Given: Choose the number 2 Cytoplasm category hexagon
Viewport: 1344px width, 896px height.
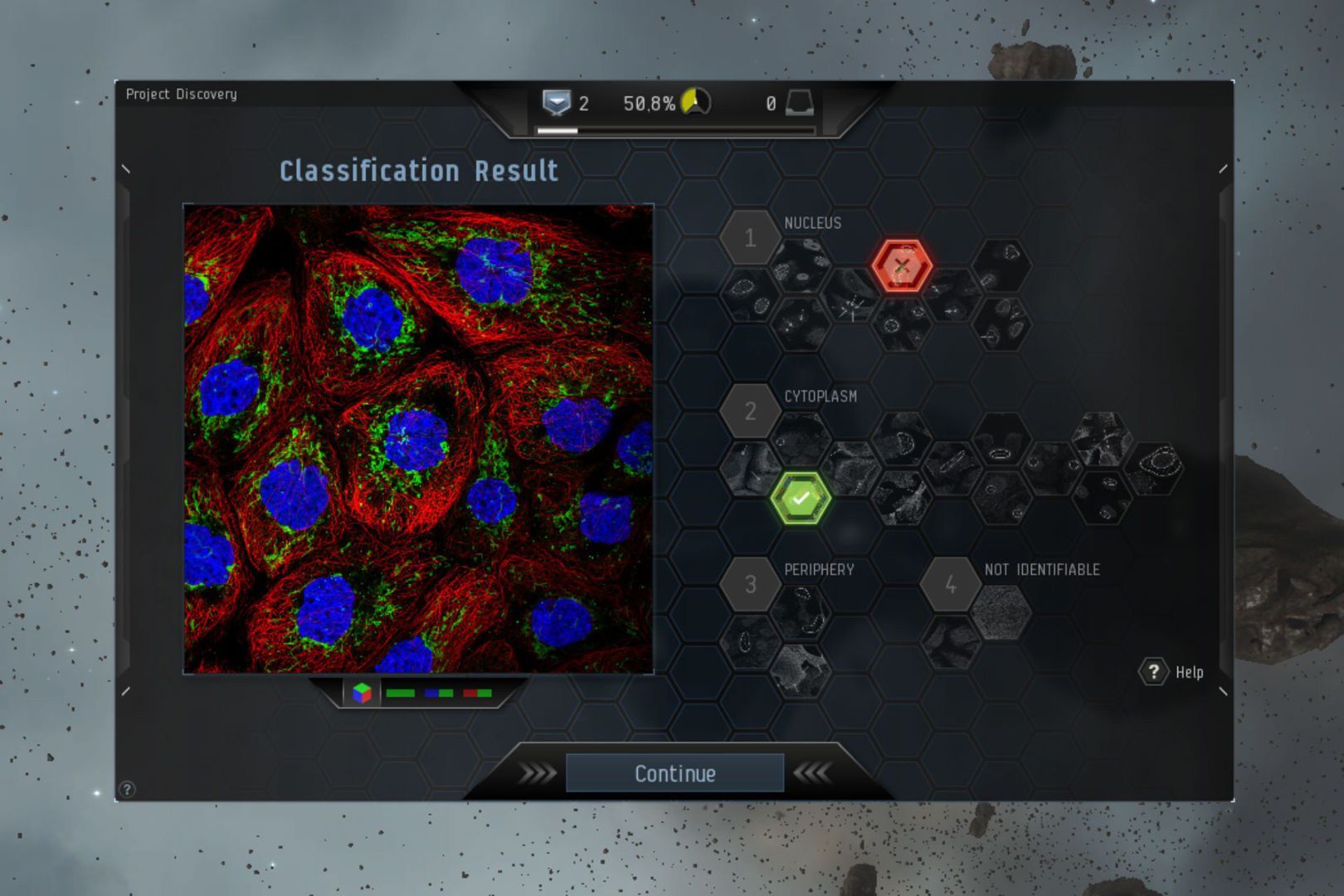Looking at the screenshot, I should 750,411.
